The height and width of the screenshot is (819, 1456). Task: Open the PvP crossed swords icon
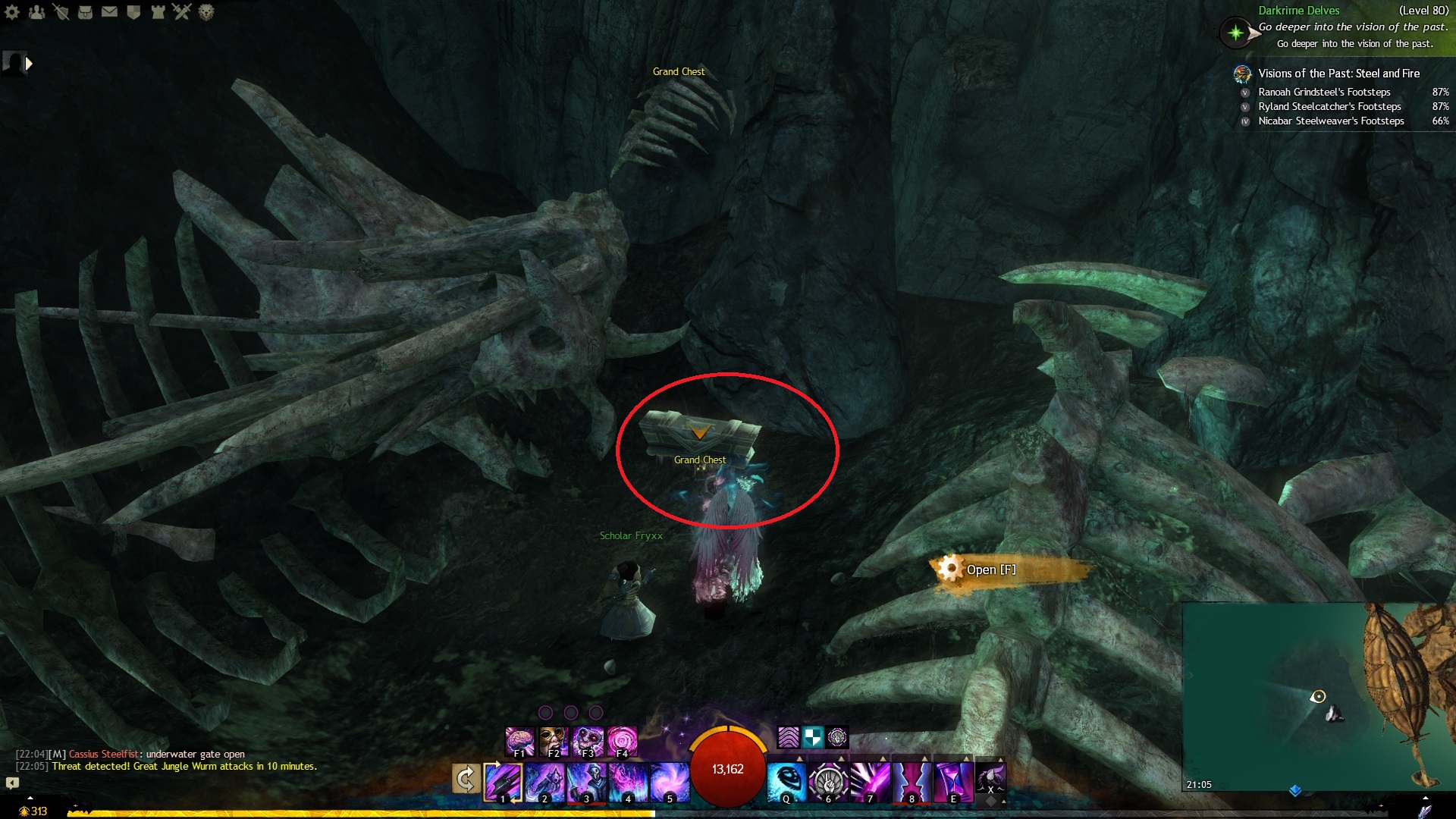(x=182, y=12)
